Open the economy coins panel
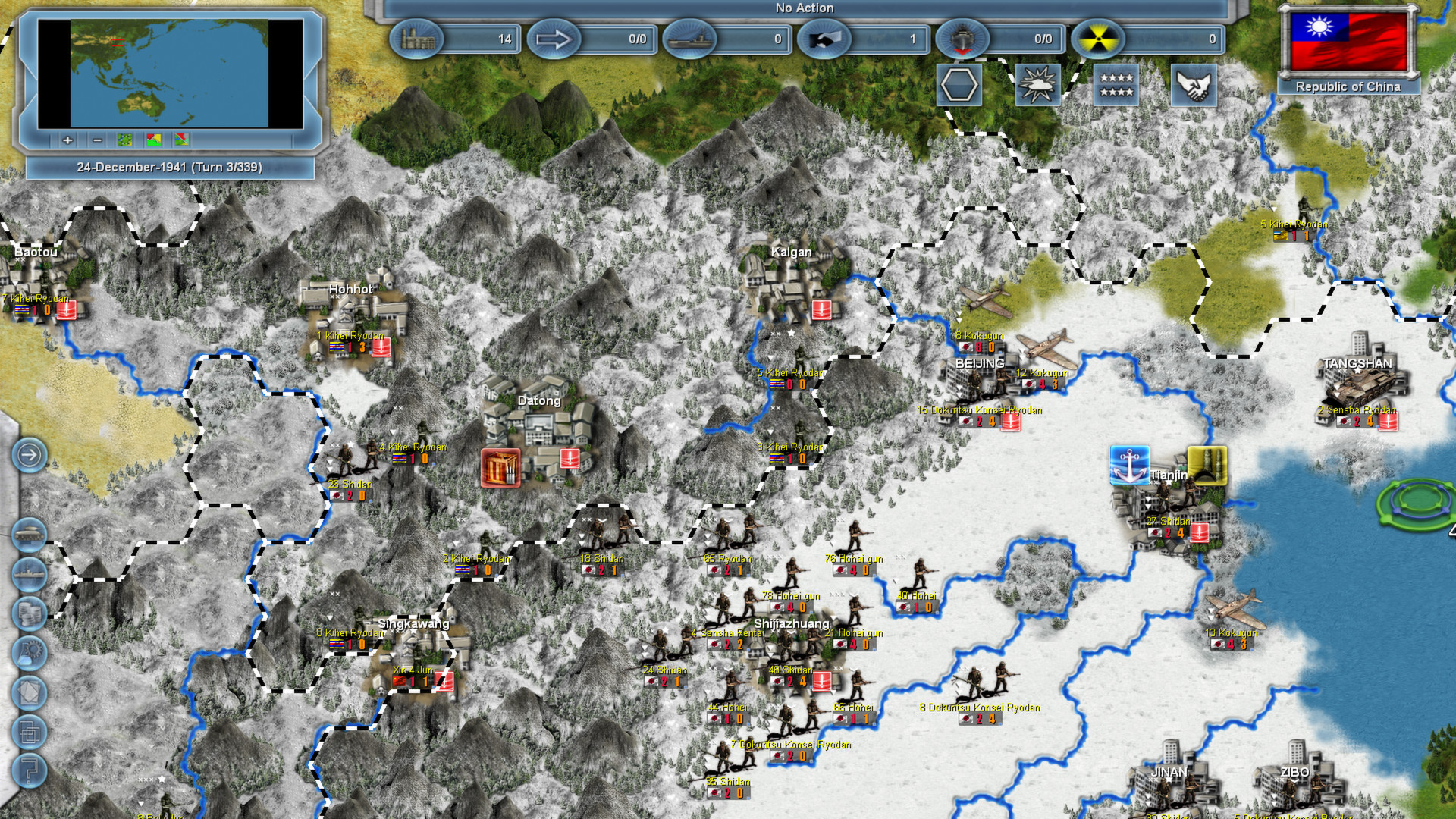The image size is (1456, 819). (x=29, y=613)
